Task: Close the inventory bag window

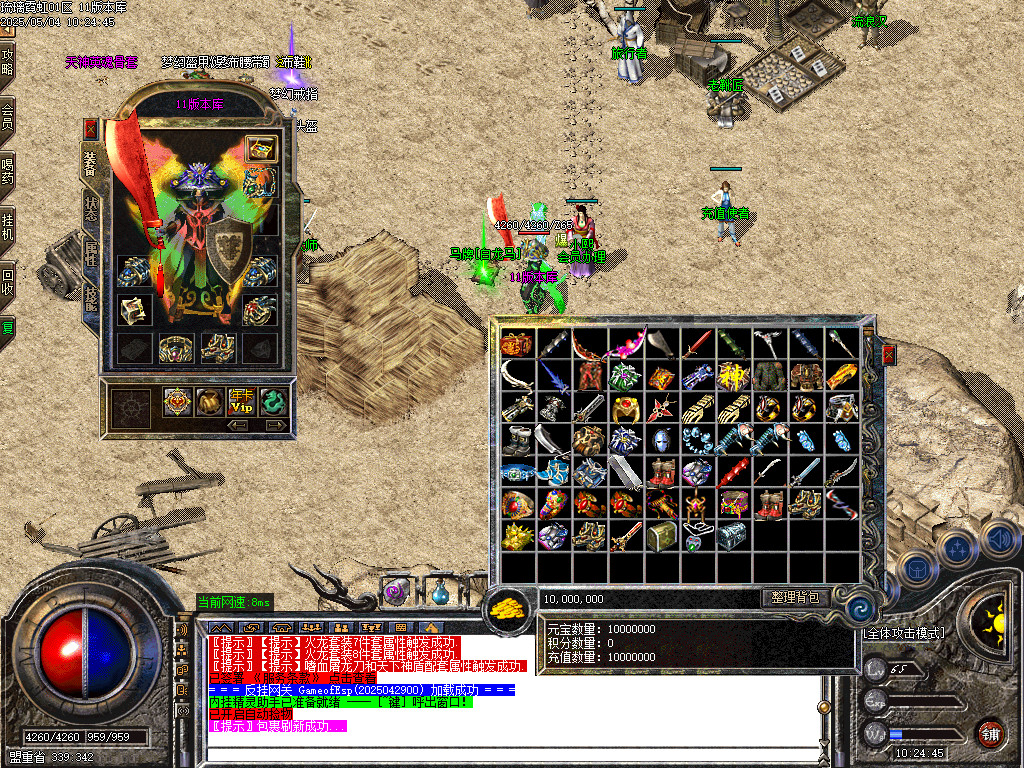Action: (888, 355)
